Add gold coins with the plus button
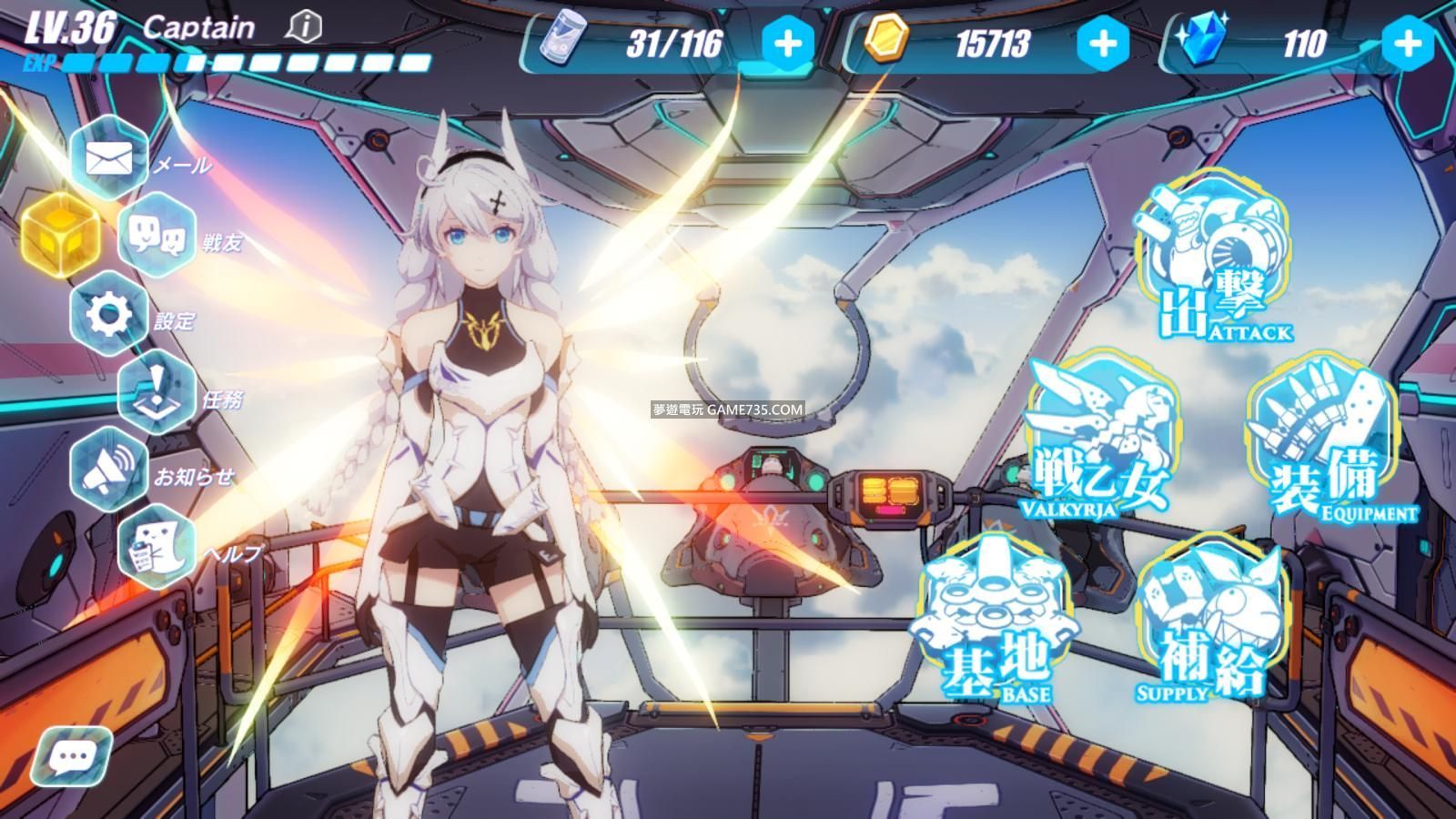The image size is (1456, 819). (x=1103, y=43)
